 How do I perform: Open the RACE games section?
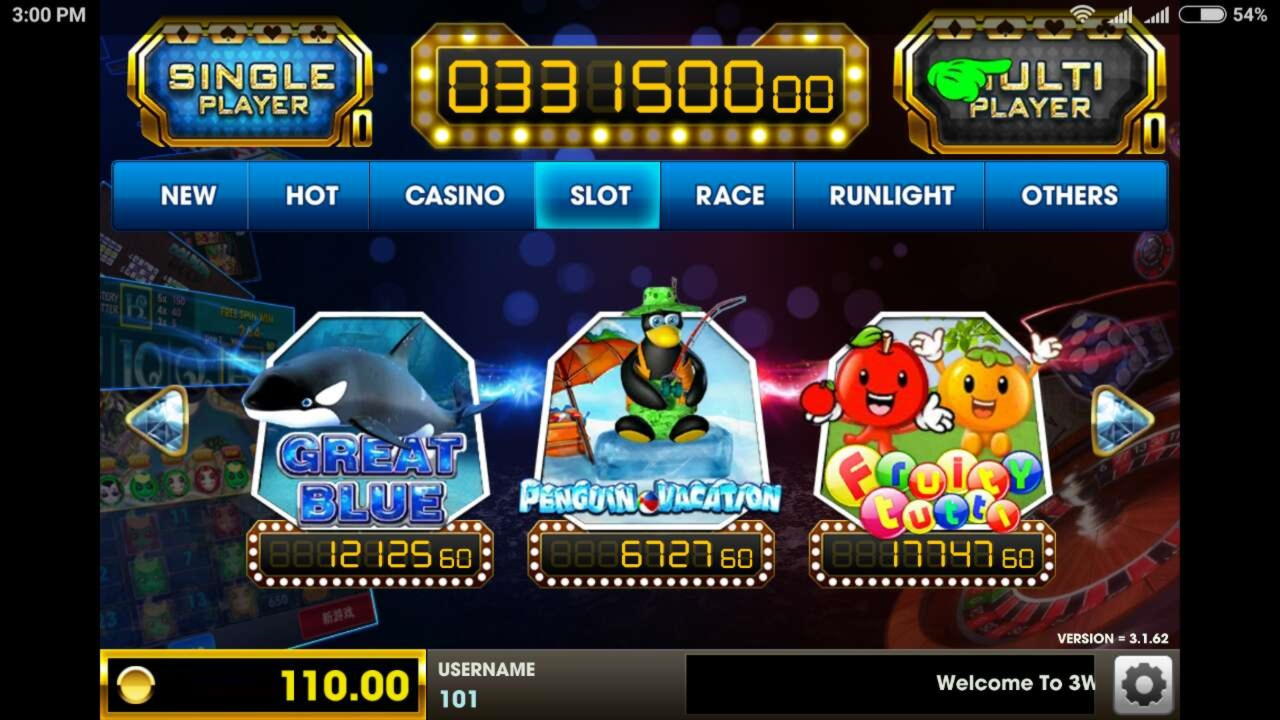728,196
